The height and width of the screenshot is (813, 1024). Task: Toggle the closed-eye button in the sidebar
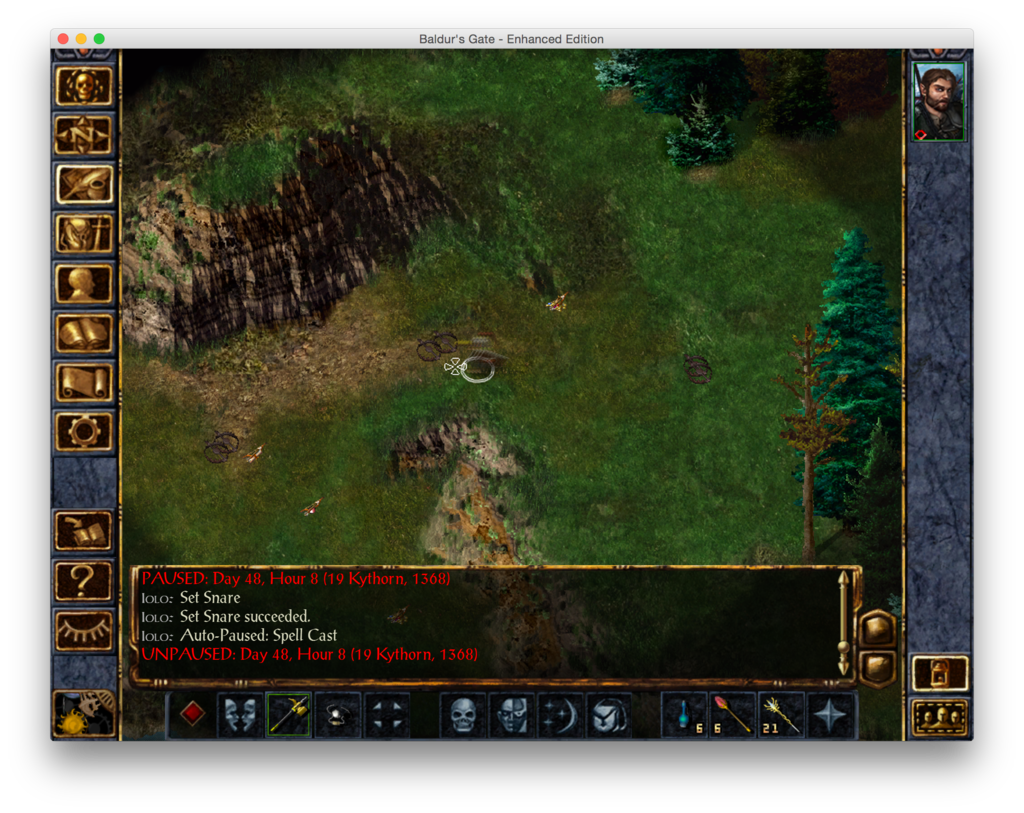coord(84,630)
